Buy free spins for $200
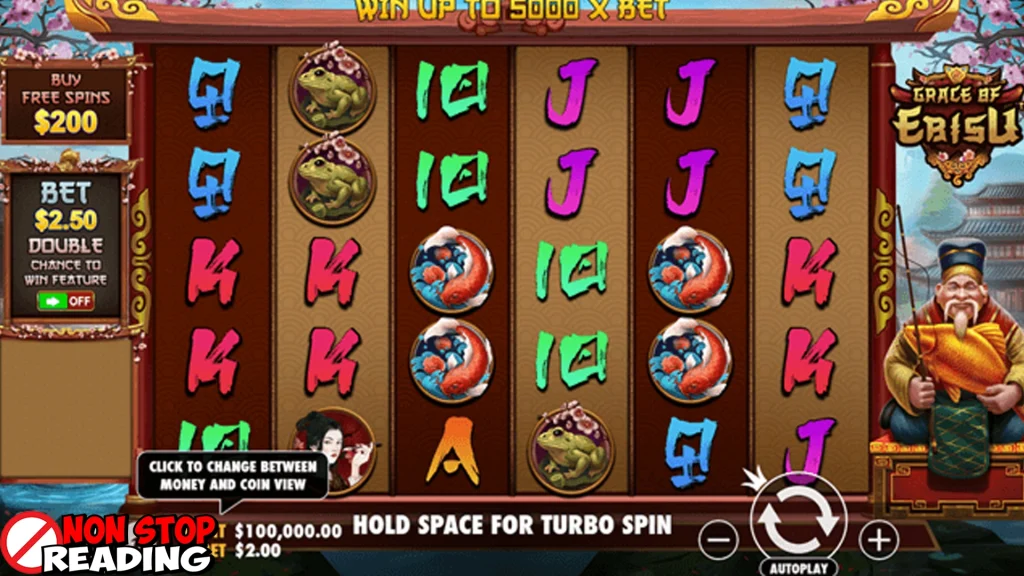 [66, 104]
